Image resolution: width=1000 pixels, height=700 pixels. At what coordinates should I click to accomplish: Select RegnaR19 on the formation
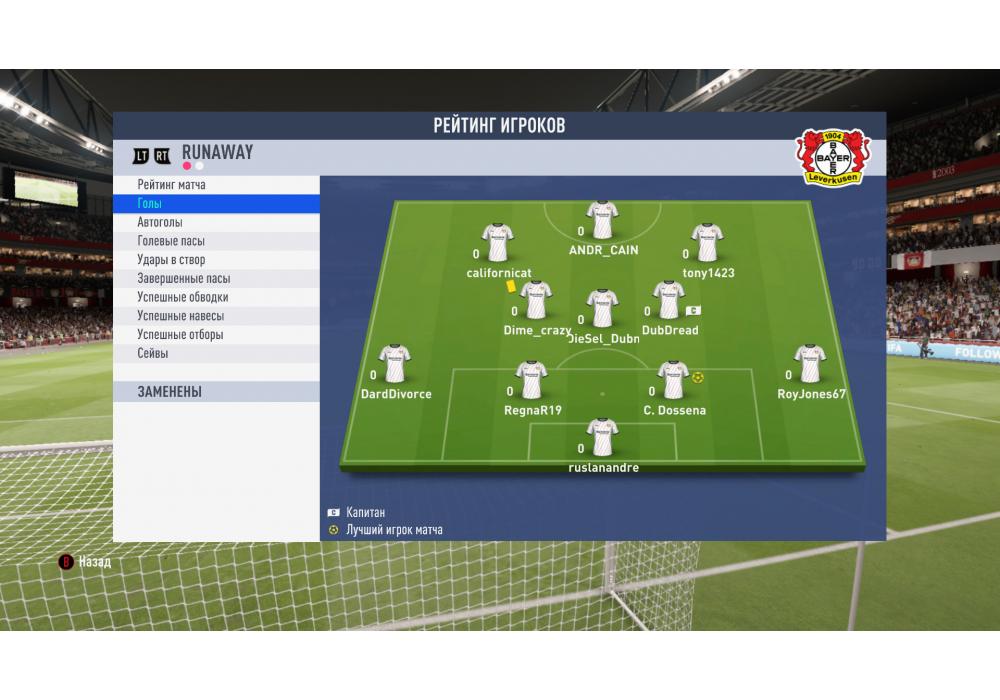533,380
